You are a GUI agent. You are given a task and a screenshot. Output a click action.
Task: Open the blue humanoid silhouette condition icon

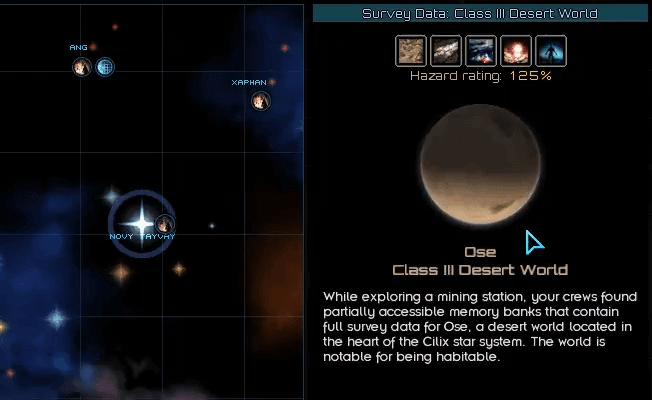coord(551,51)
